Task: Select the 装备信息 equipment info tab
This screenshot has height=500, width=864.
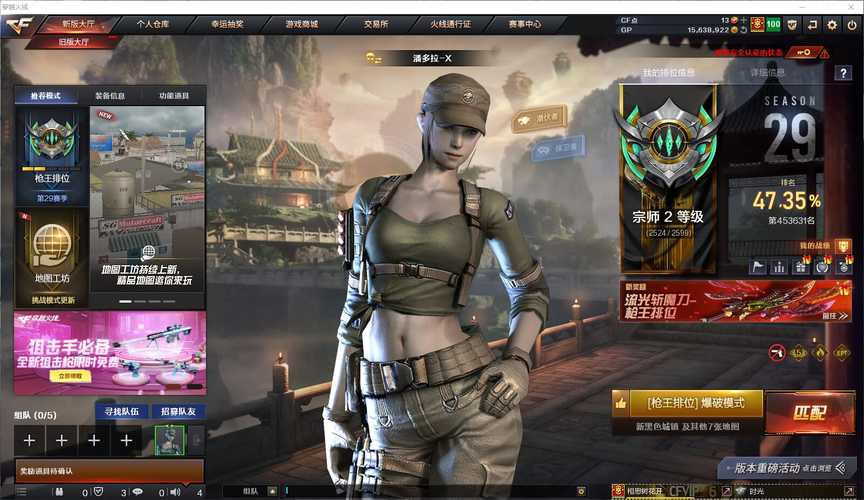Action: click(x=110, y=96)
